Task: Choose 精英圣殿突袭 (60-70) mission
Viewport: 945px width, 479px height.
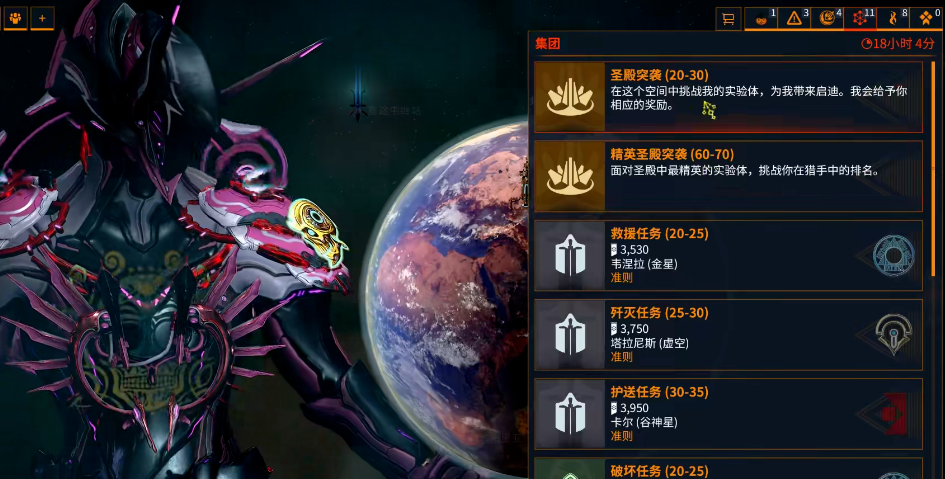Action: (x=728, y=176)
